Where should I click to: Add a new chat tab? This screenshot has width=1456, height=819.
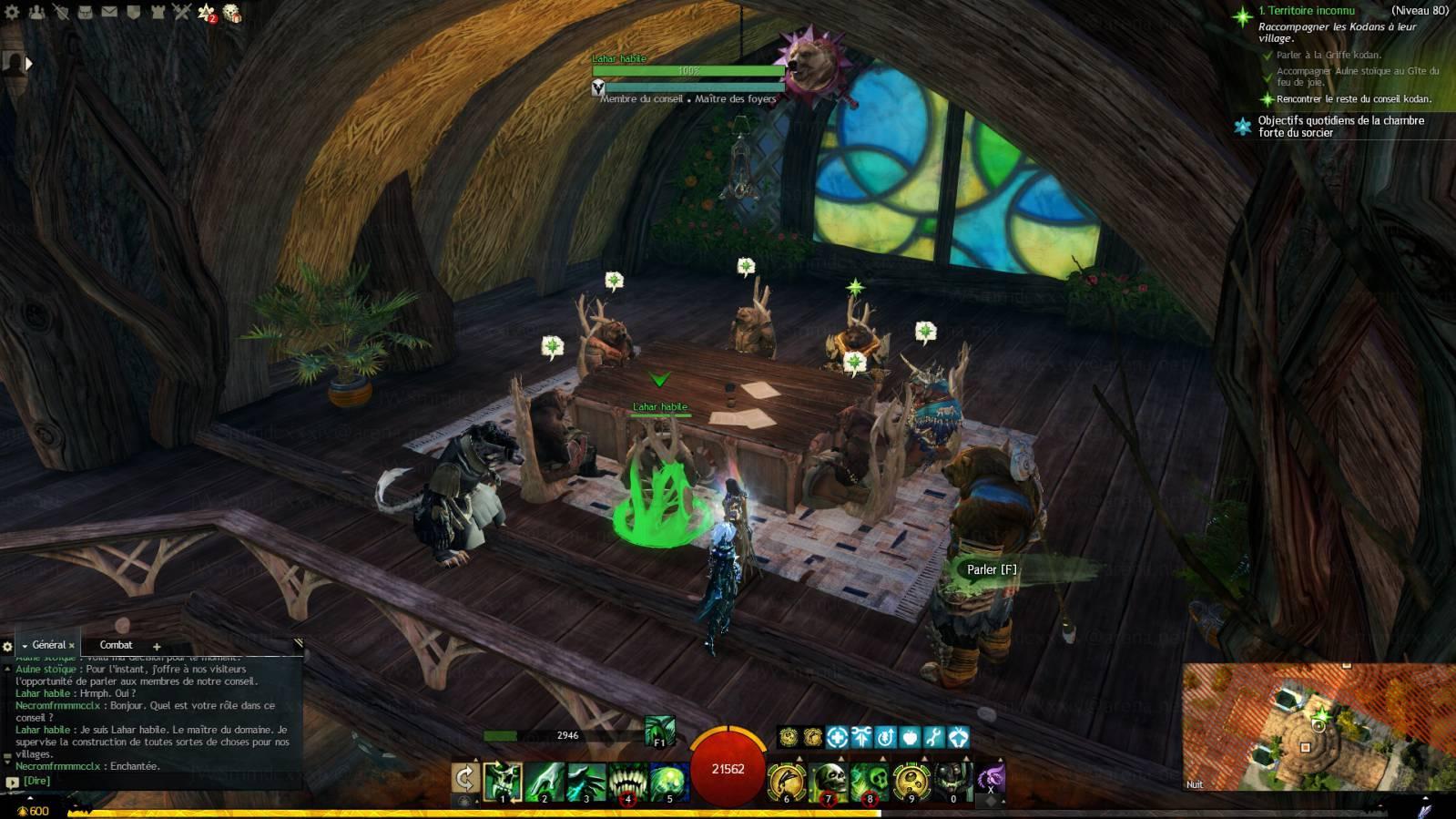click(157, 647)
